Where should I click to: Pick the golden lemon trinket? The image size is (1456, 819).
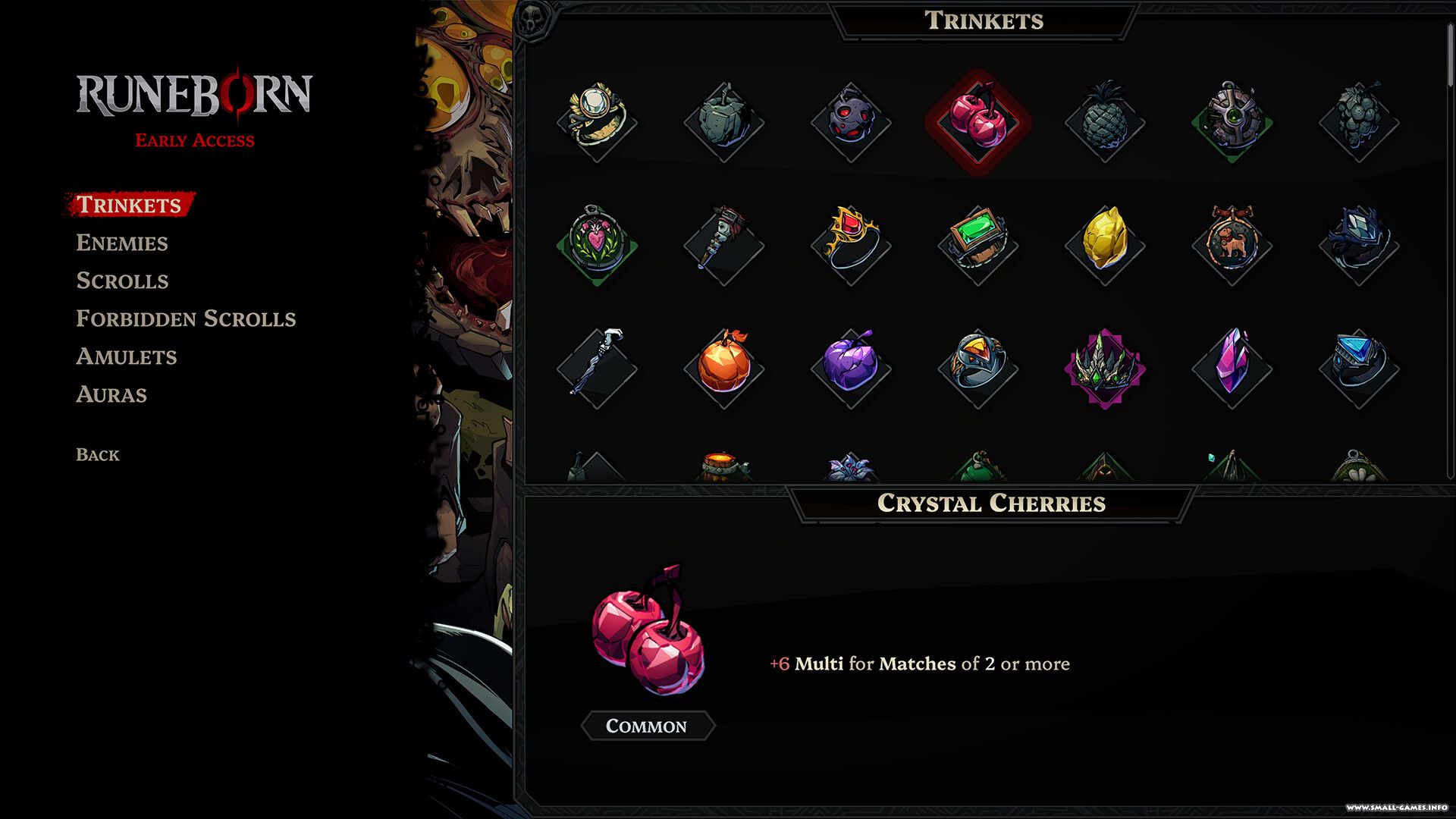1105,241
